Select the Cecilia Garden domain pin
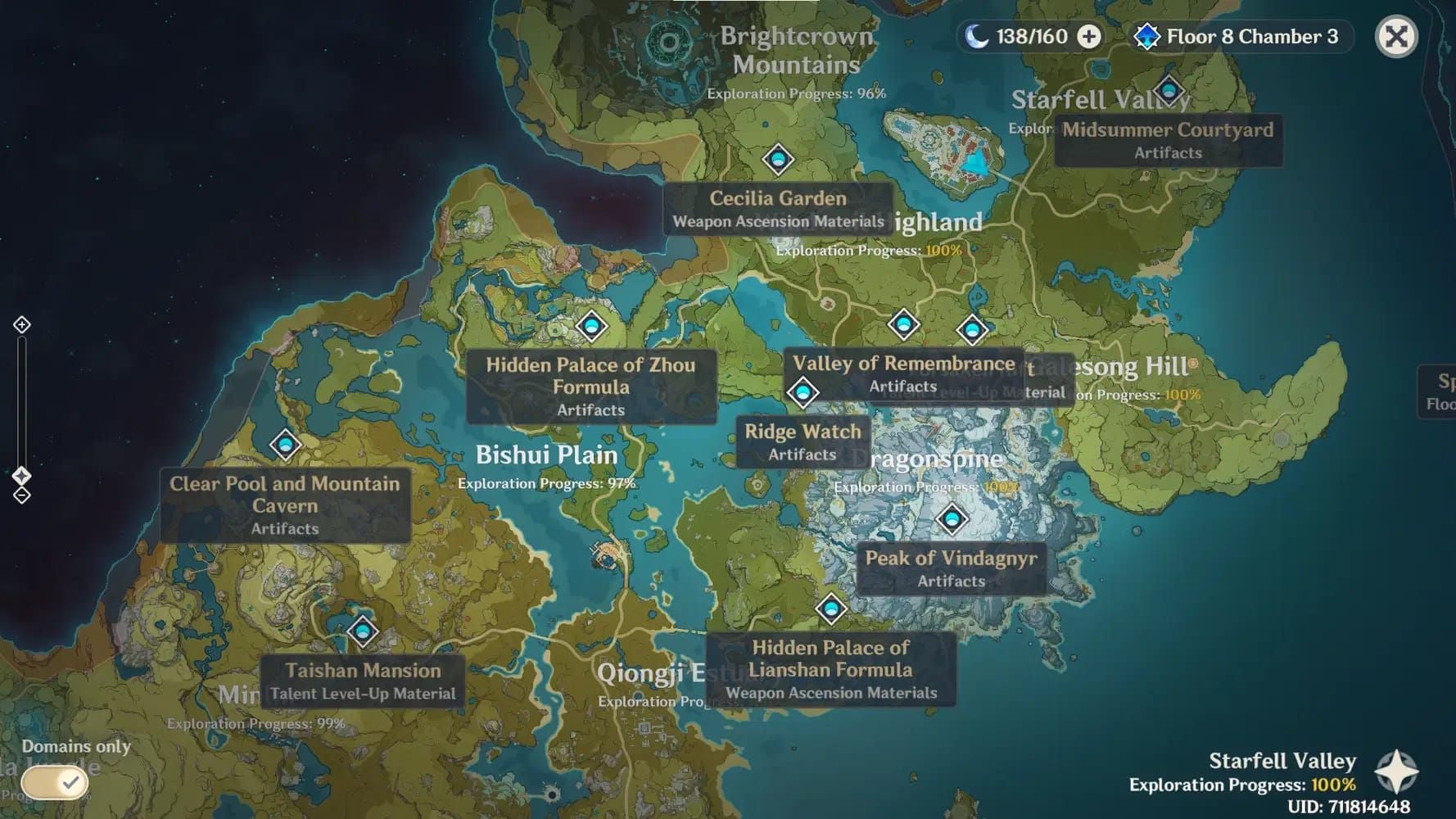Screen dimensions: 1456x819 click(x=776, y=158)
